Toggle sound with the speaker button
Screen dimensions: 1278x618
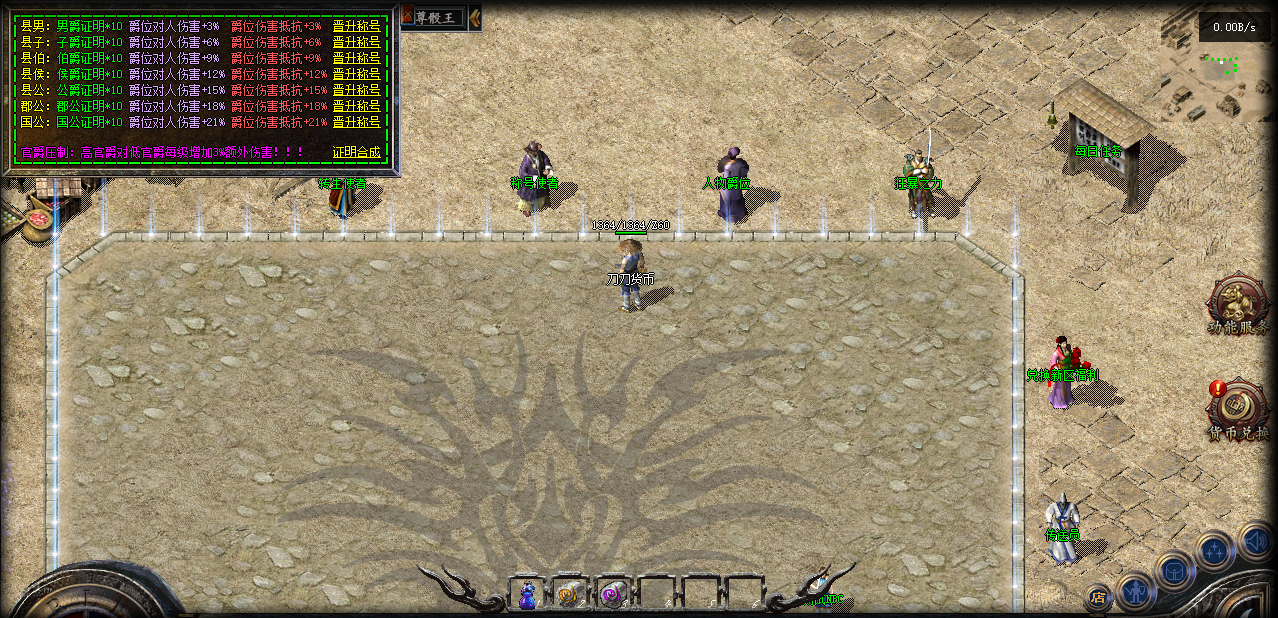pos(1256,541)
